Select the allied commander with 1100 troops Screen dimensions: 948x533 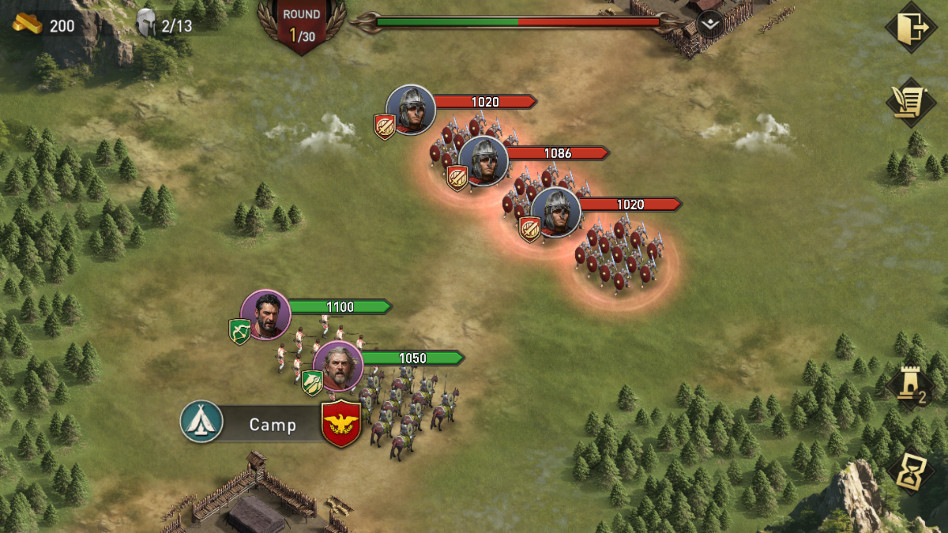point(266,314)
